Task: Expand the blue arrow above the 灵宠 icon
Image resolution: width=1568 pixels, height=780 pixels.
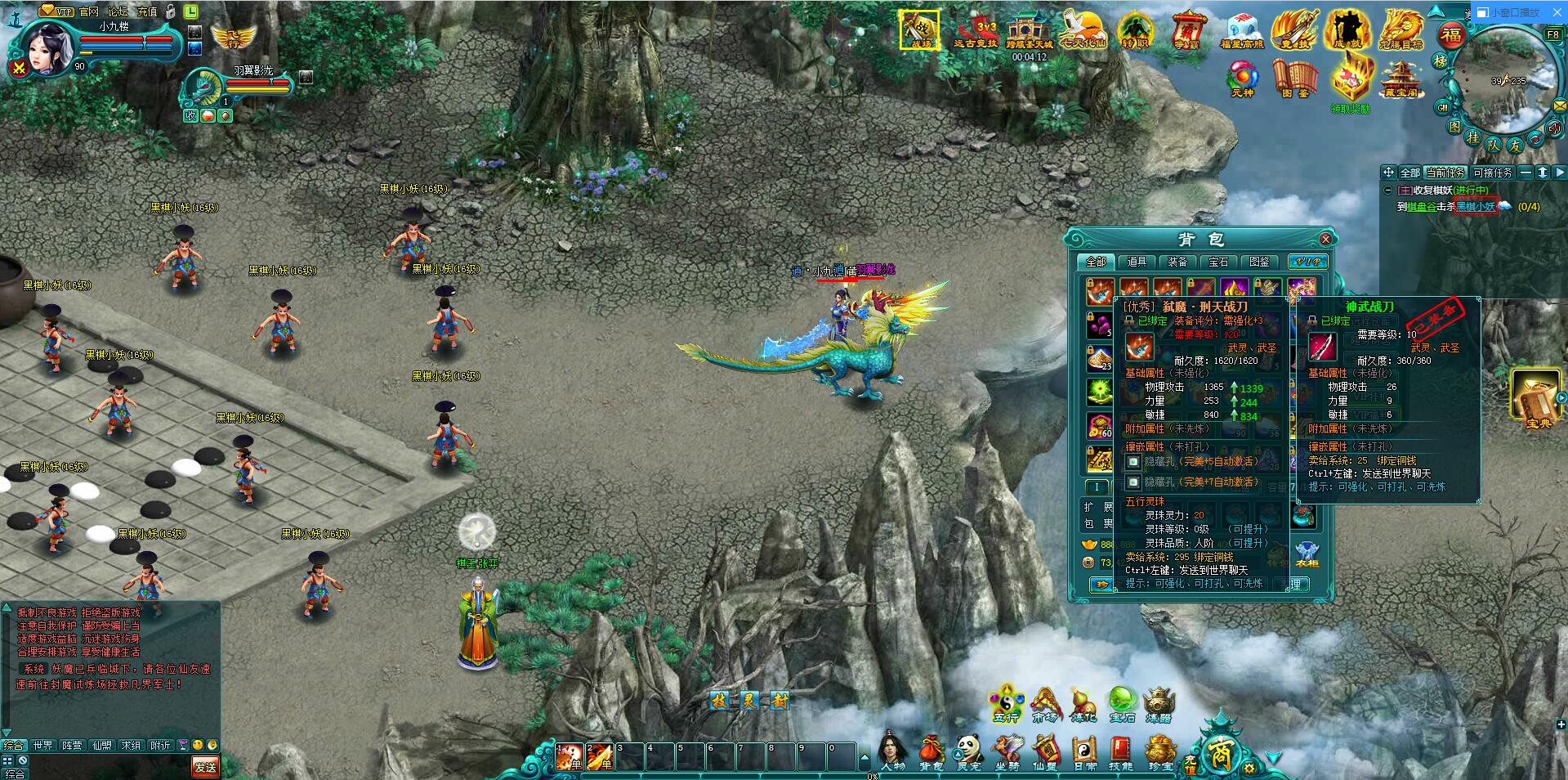Action: click(x=958, y=754)
